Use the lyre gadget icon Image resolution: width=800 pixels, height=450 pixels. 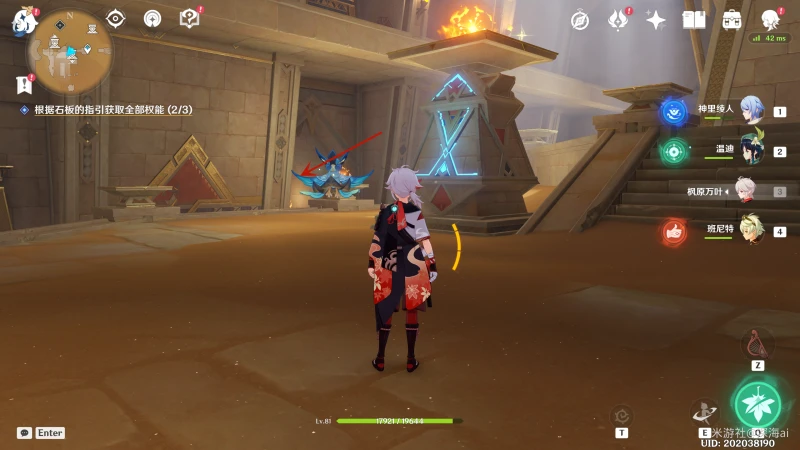tap(758, 344)
